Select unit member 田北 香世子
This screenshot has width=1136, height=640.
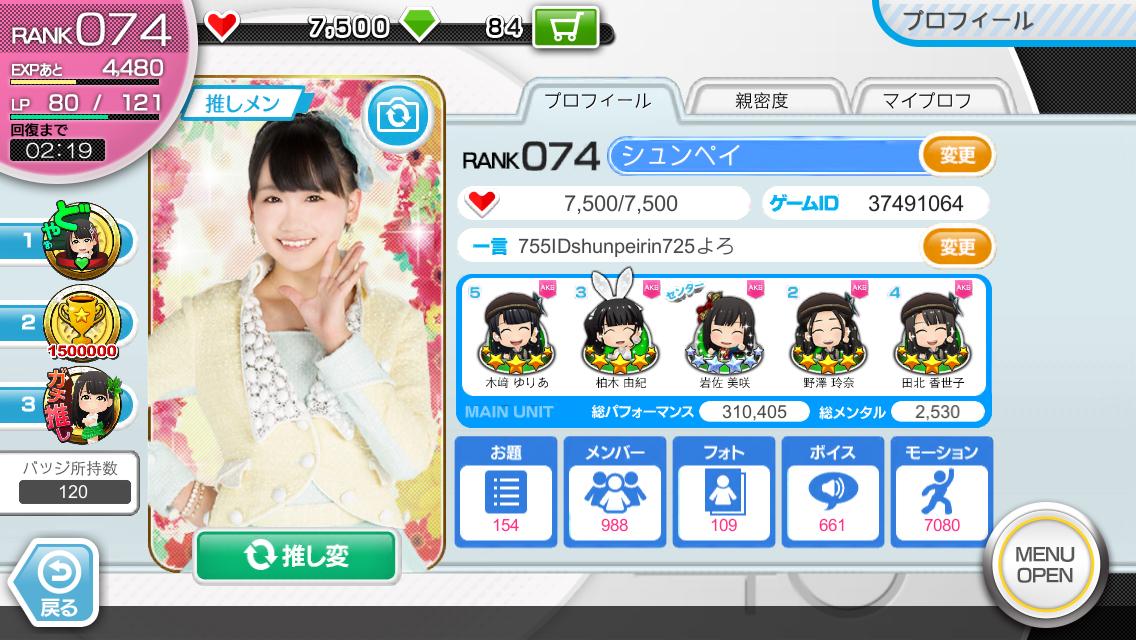point(931,335)
